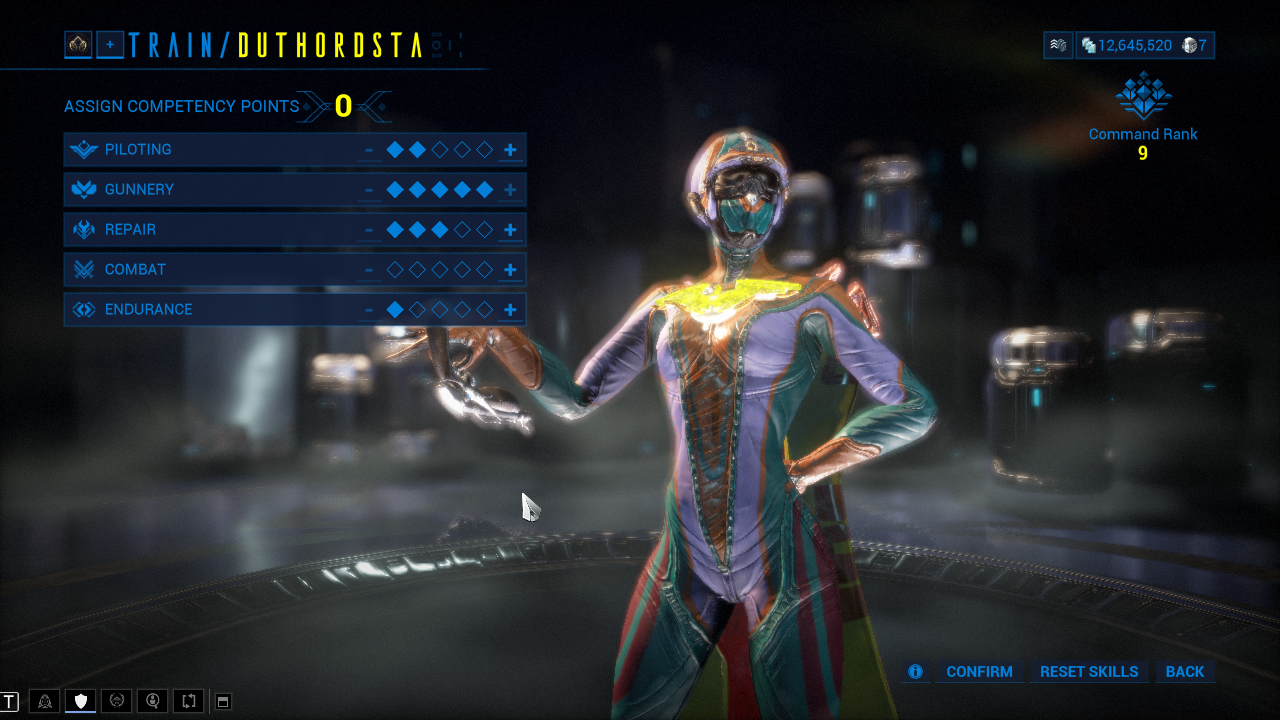Open the info circle beside the Confirm button

(x=915, y=672)
